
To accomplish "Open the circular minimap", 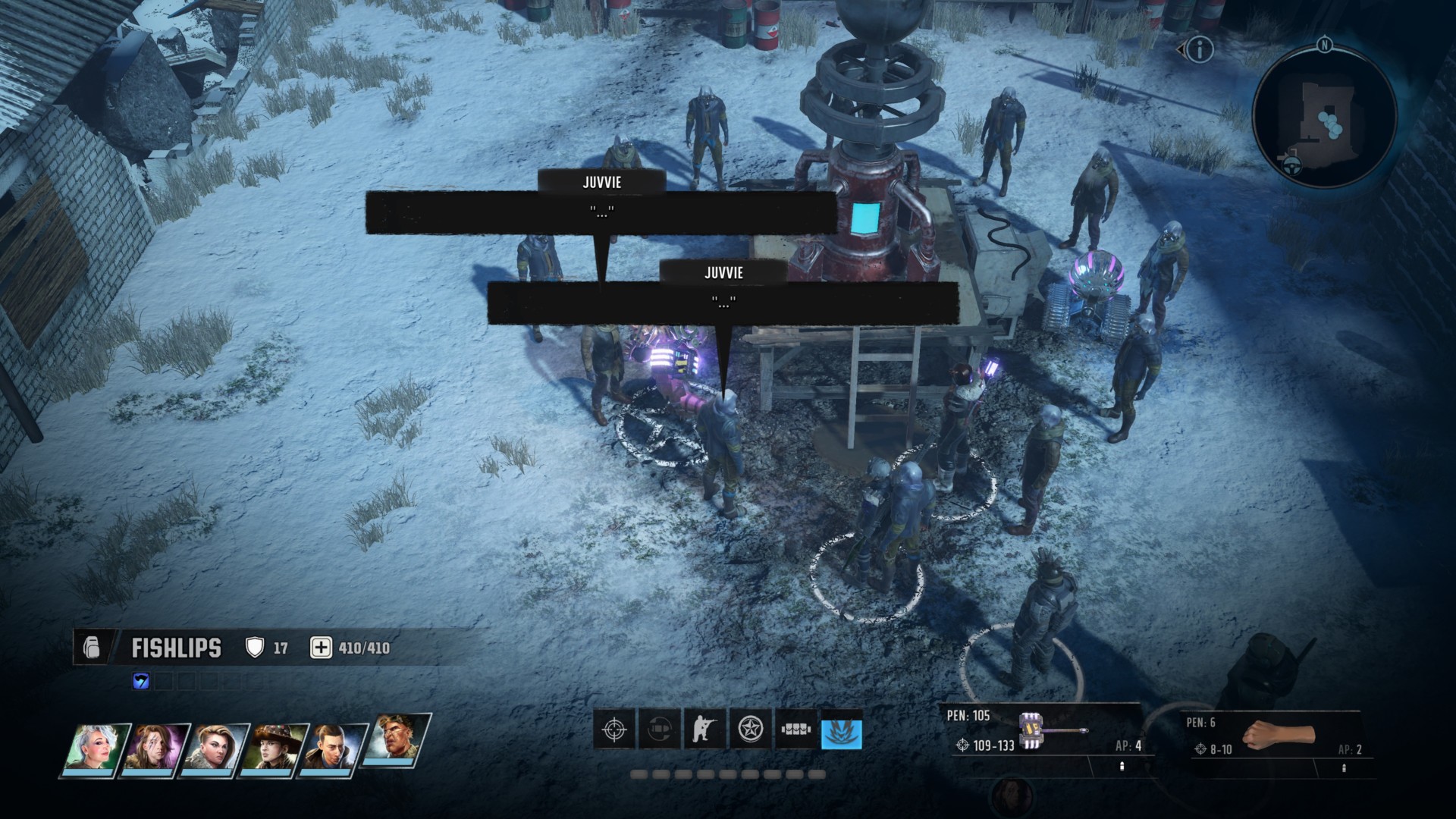I will click(1324, 115).
